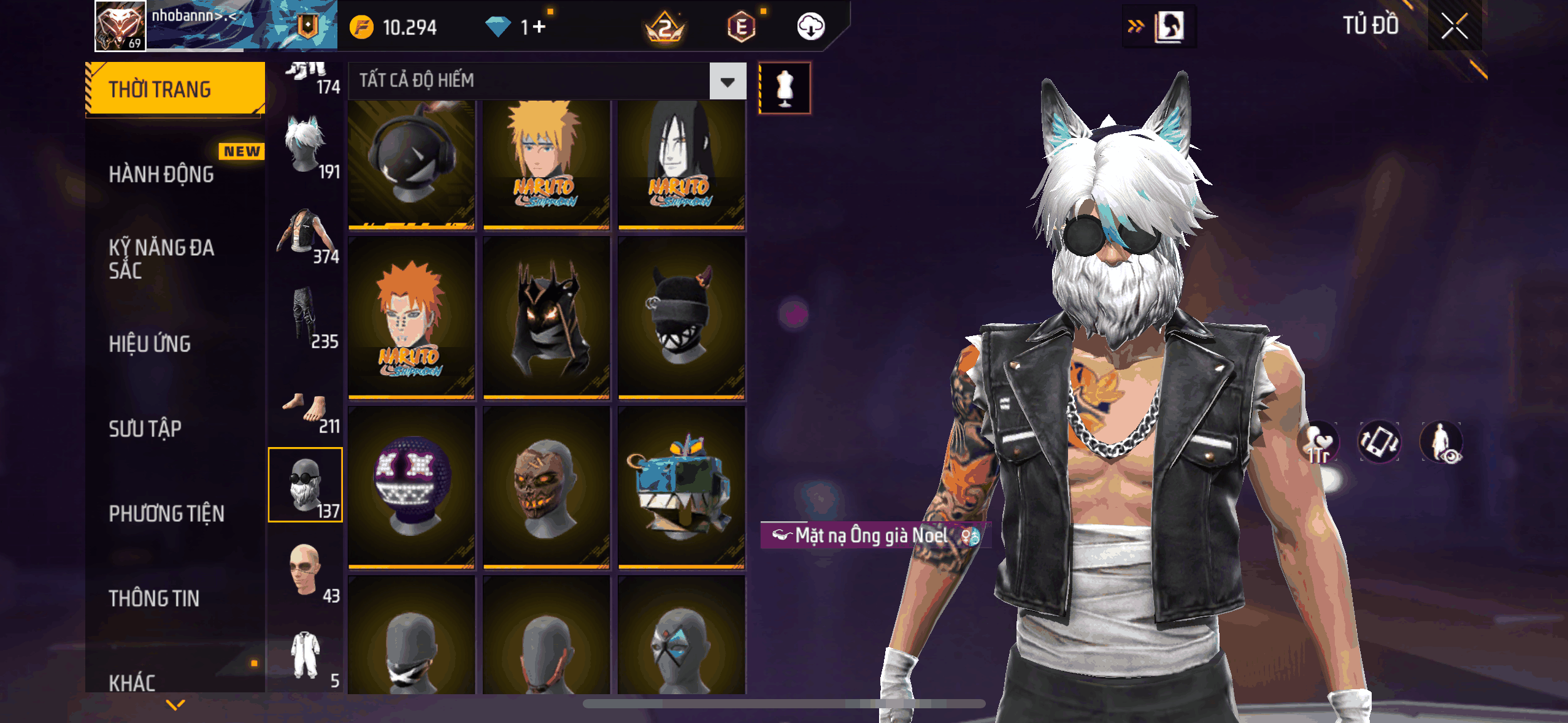Pick the black pants category

click(x=306, y=318)
